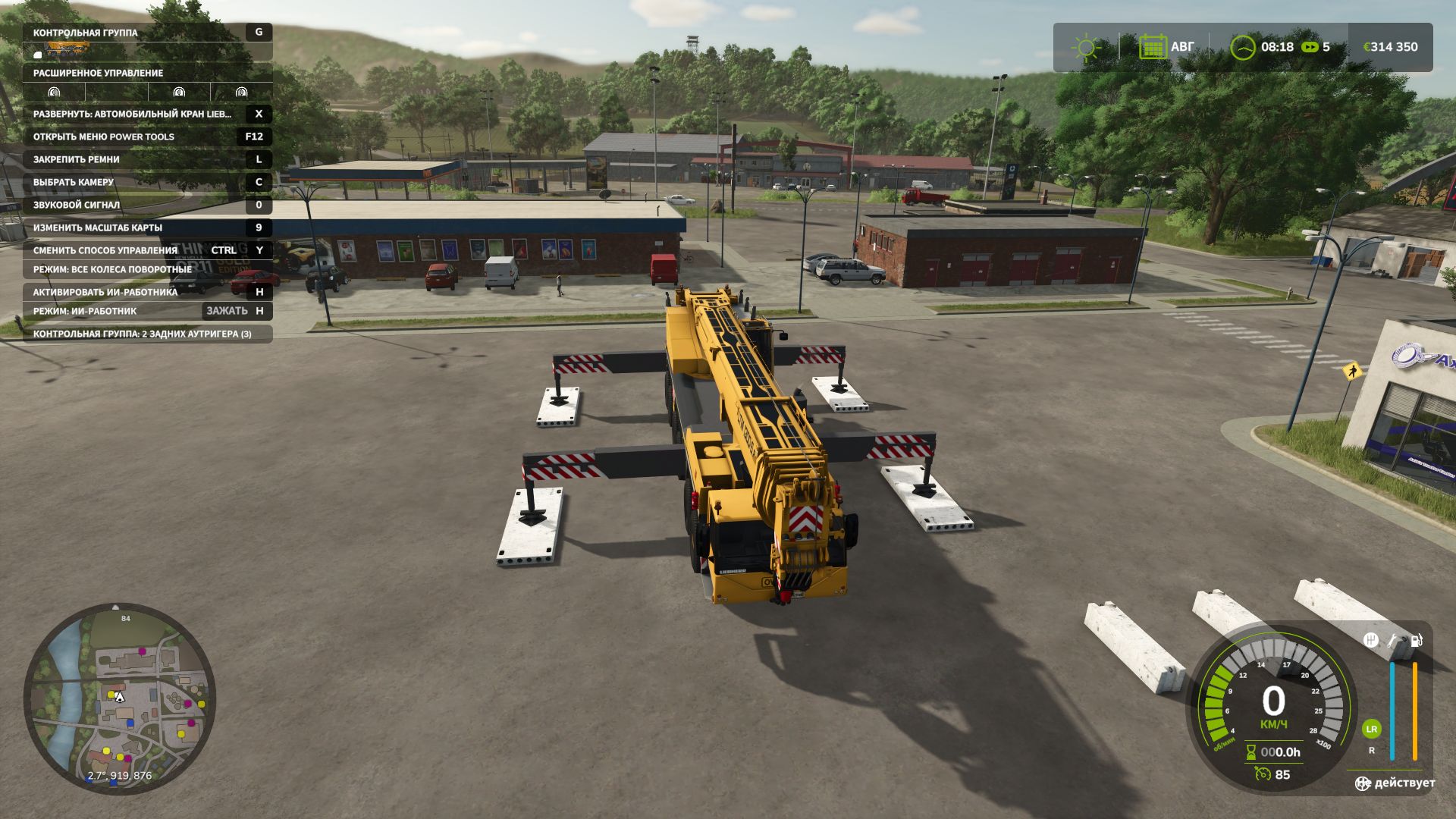
Task: Select the crane thumbnail in control group
Action: (67, 50)
